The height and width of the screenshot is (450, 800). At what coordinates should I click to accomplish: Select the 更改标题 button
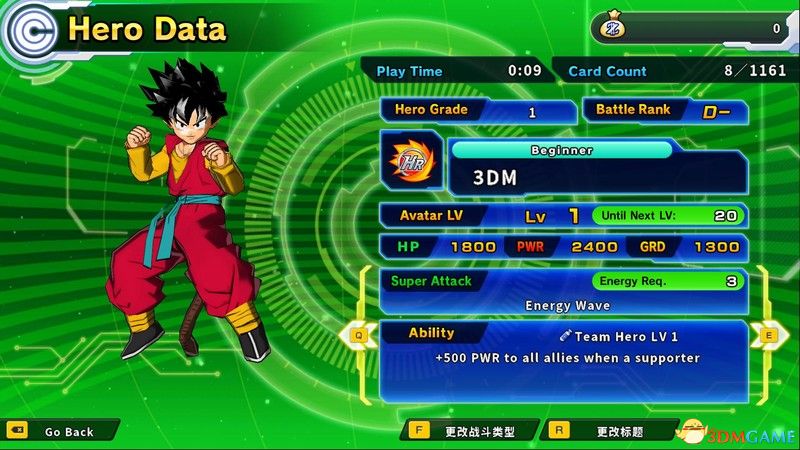[610, 431]
